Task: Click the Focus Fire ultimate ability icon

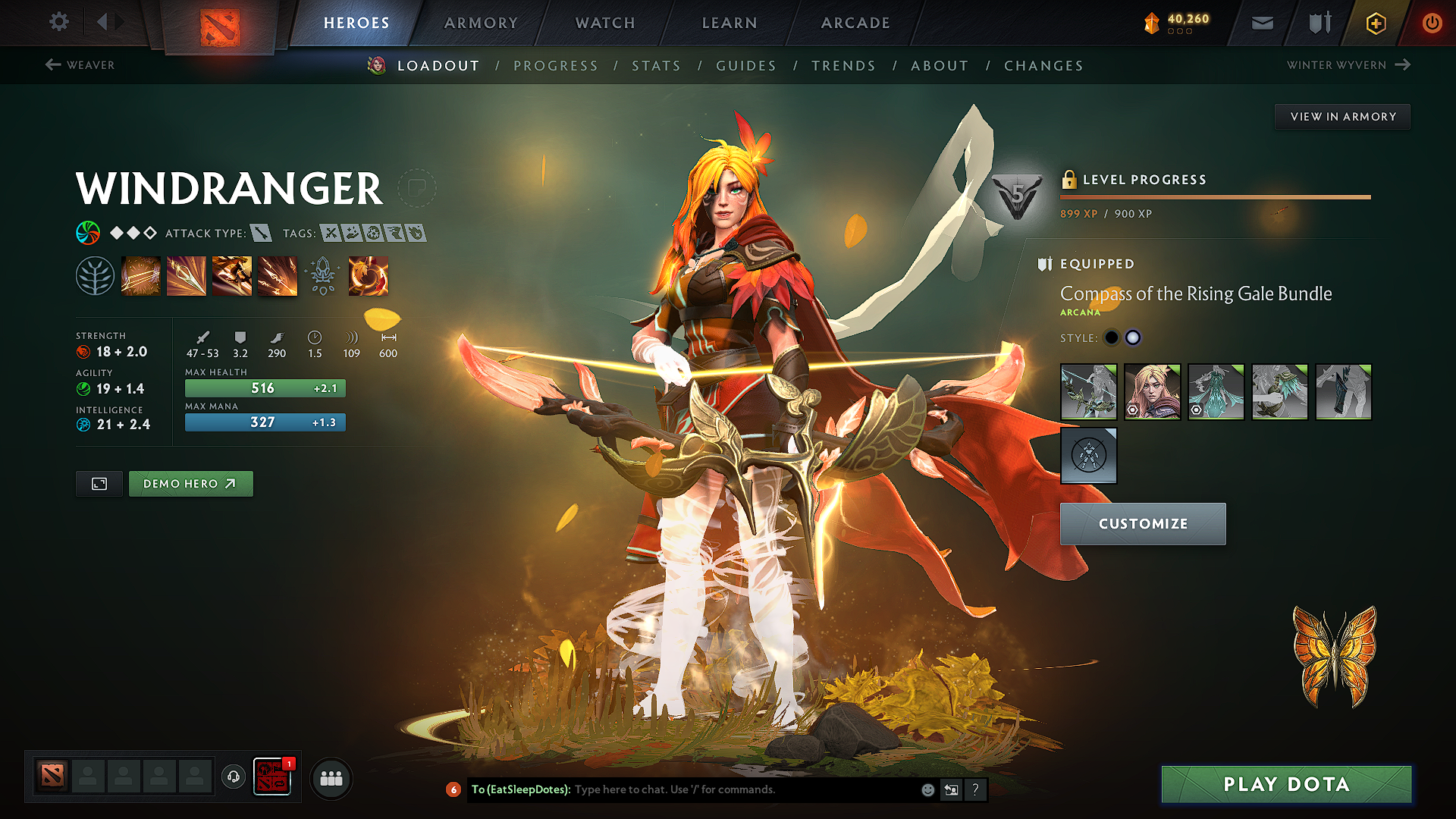Action: tap(278, 275)
